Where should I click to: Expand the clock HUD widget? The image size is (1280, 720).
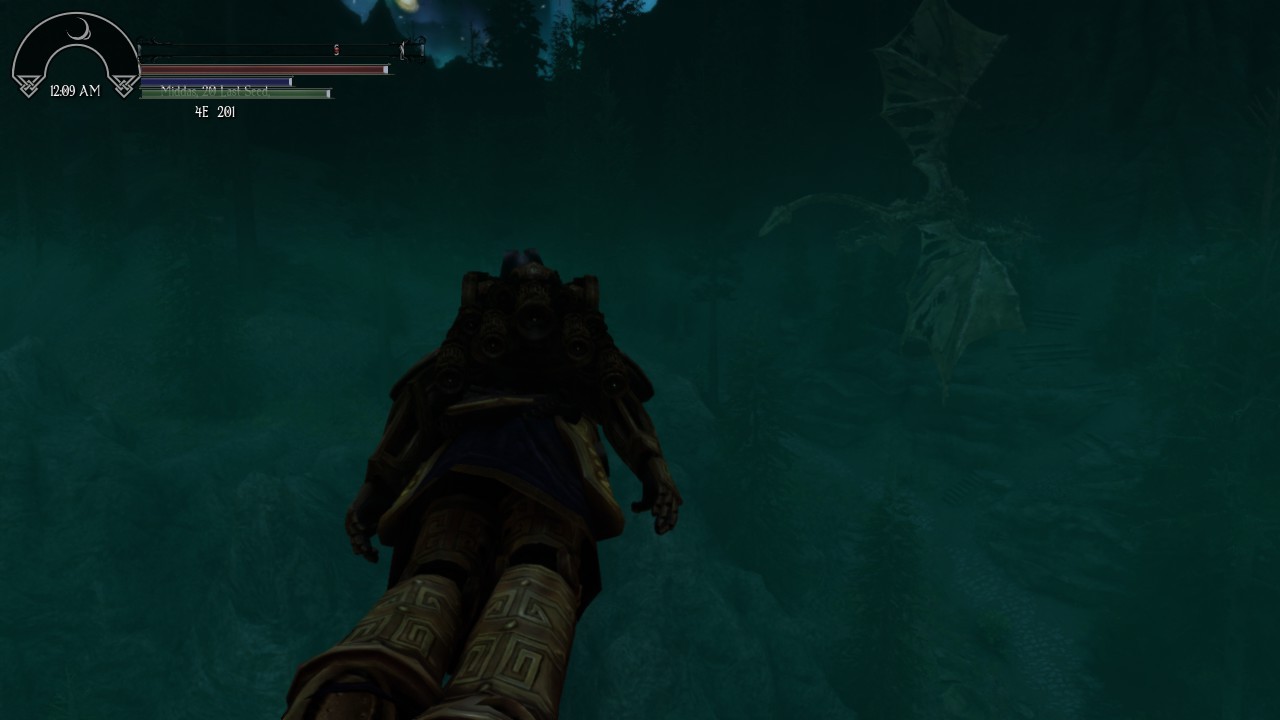[75, 55]
